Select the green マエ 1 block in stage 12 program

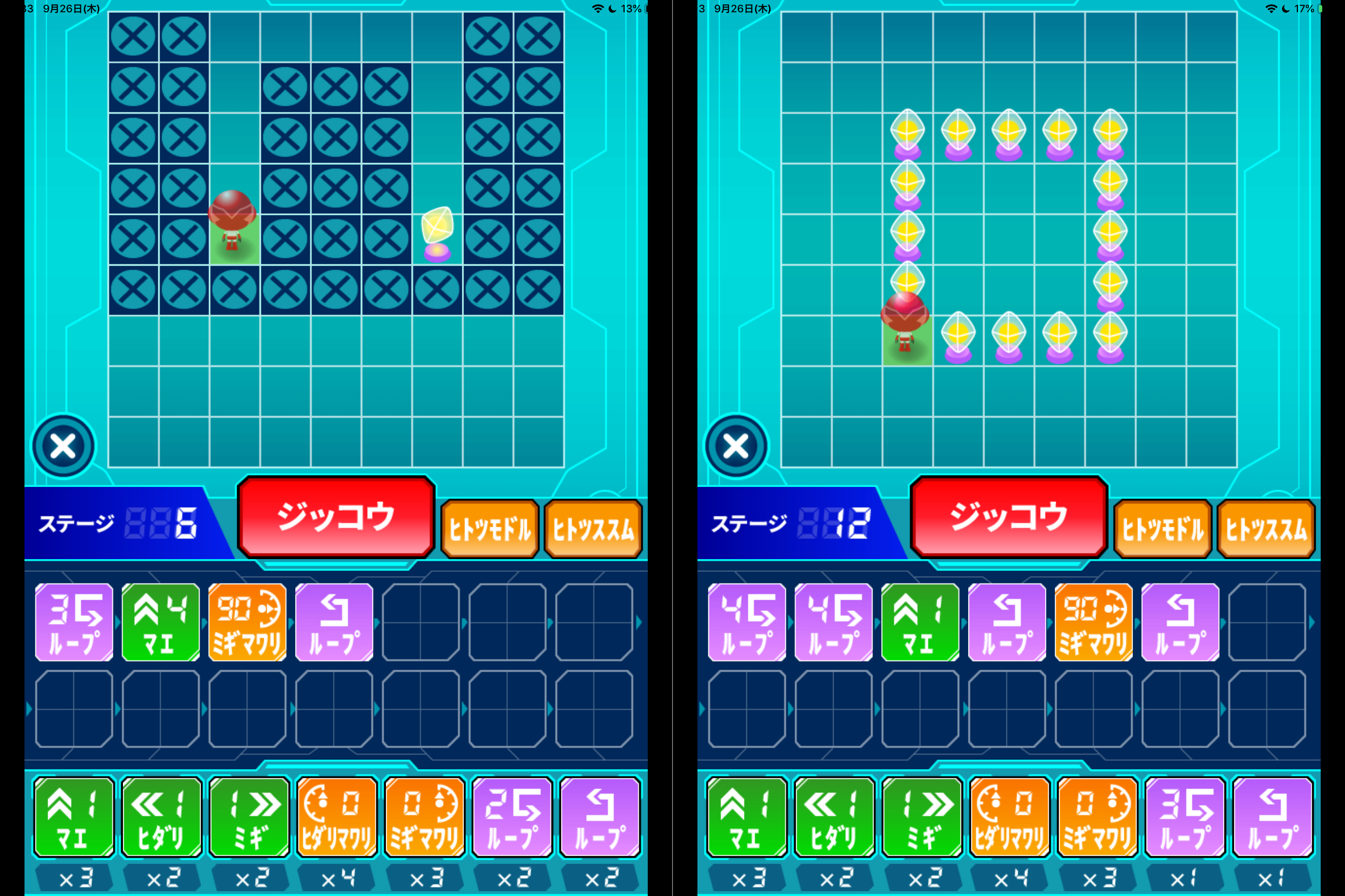920,623
